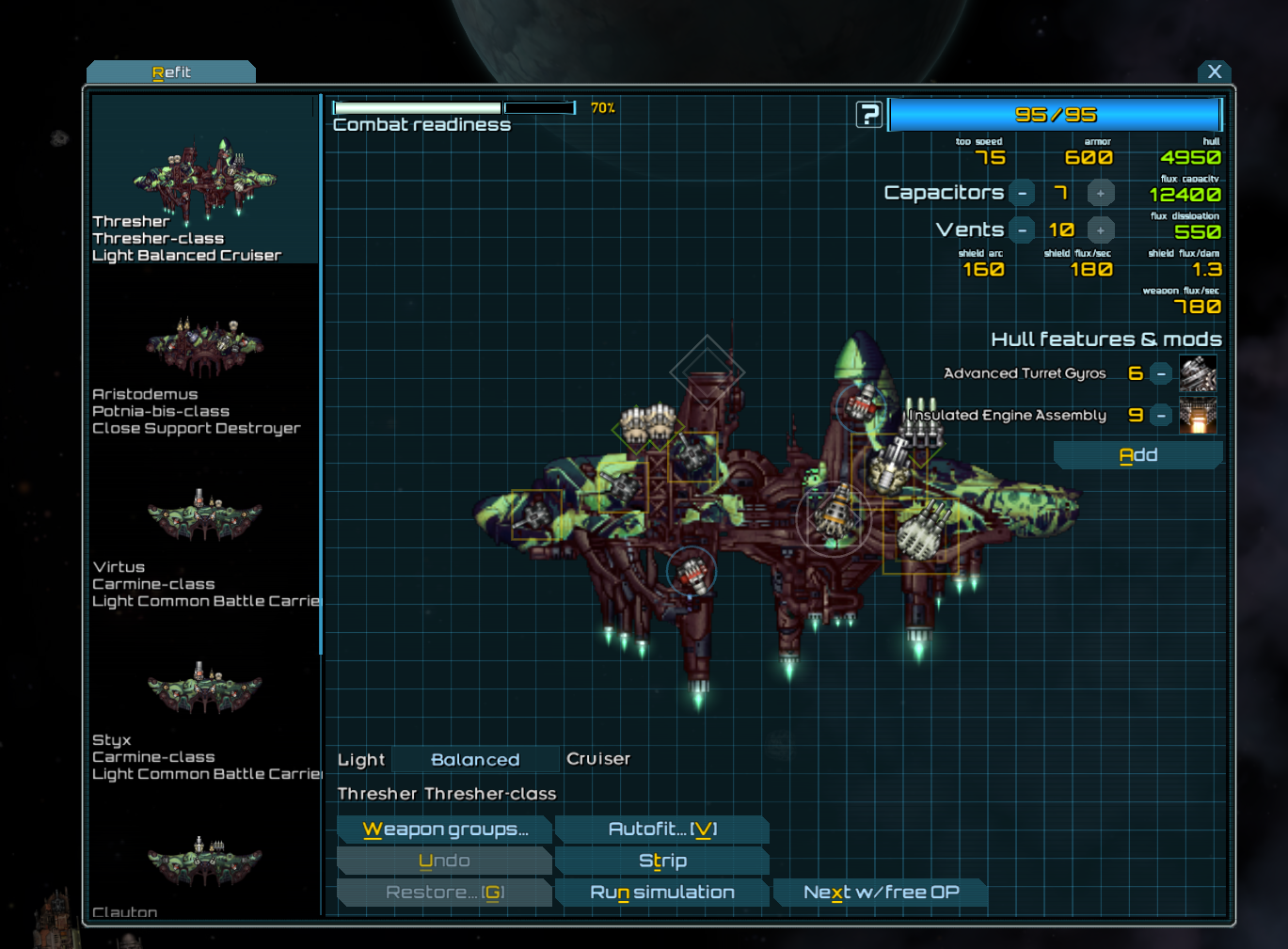Add a Vent with the plus button
Image resolution: width=1288 pixels, height=949 pixels.
coord(1100,230)
